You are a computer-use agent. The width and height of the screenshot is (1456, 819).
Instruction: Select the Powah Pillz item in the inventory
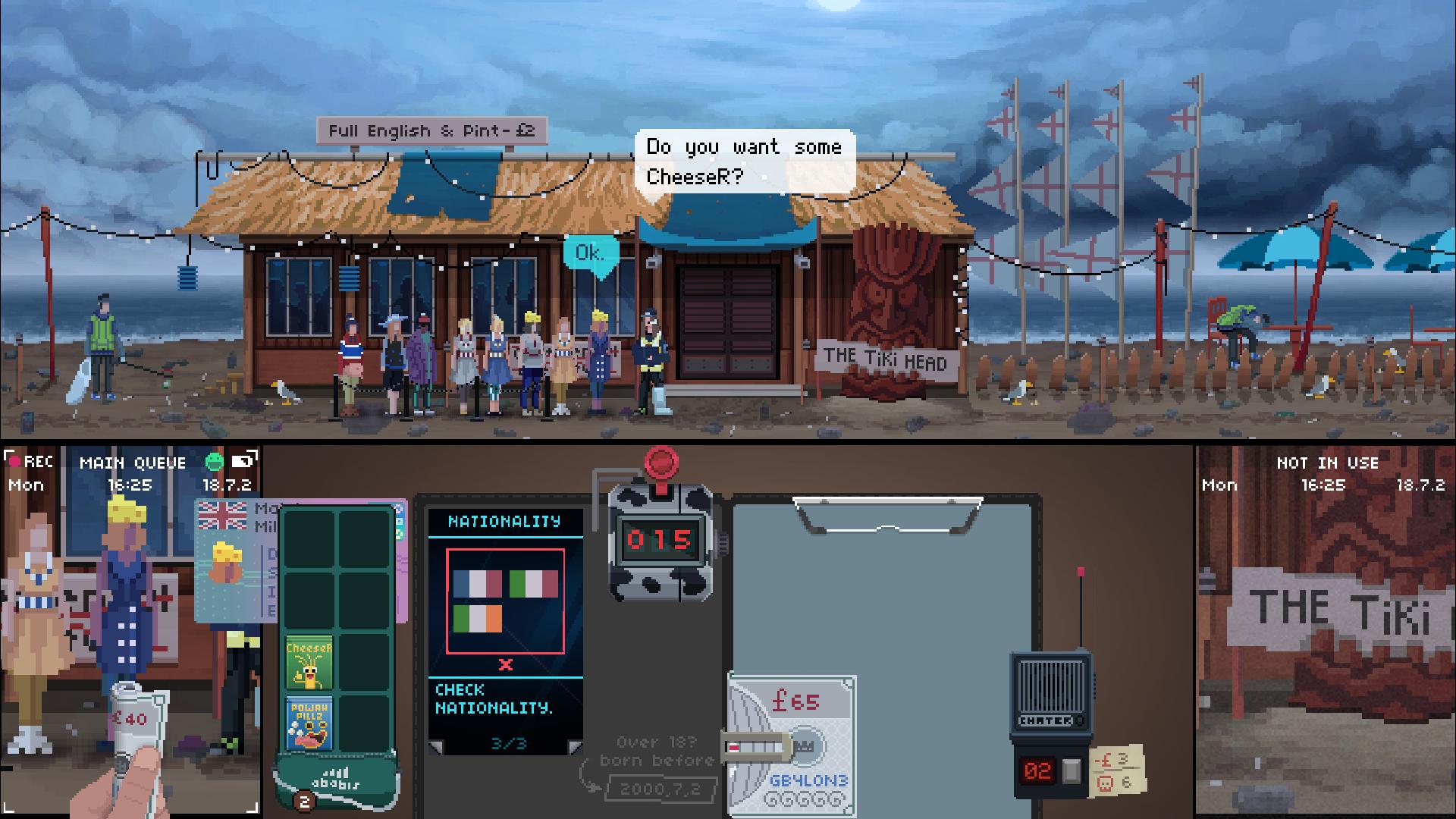coord(310,721)
